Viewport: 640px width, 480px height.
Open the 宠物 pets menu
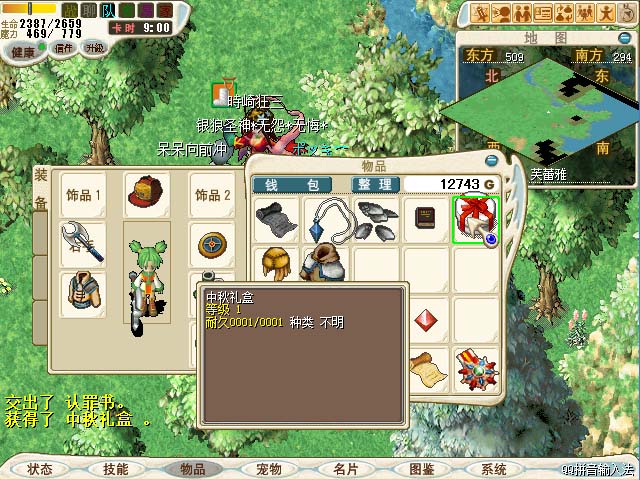pos(268,468)
